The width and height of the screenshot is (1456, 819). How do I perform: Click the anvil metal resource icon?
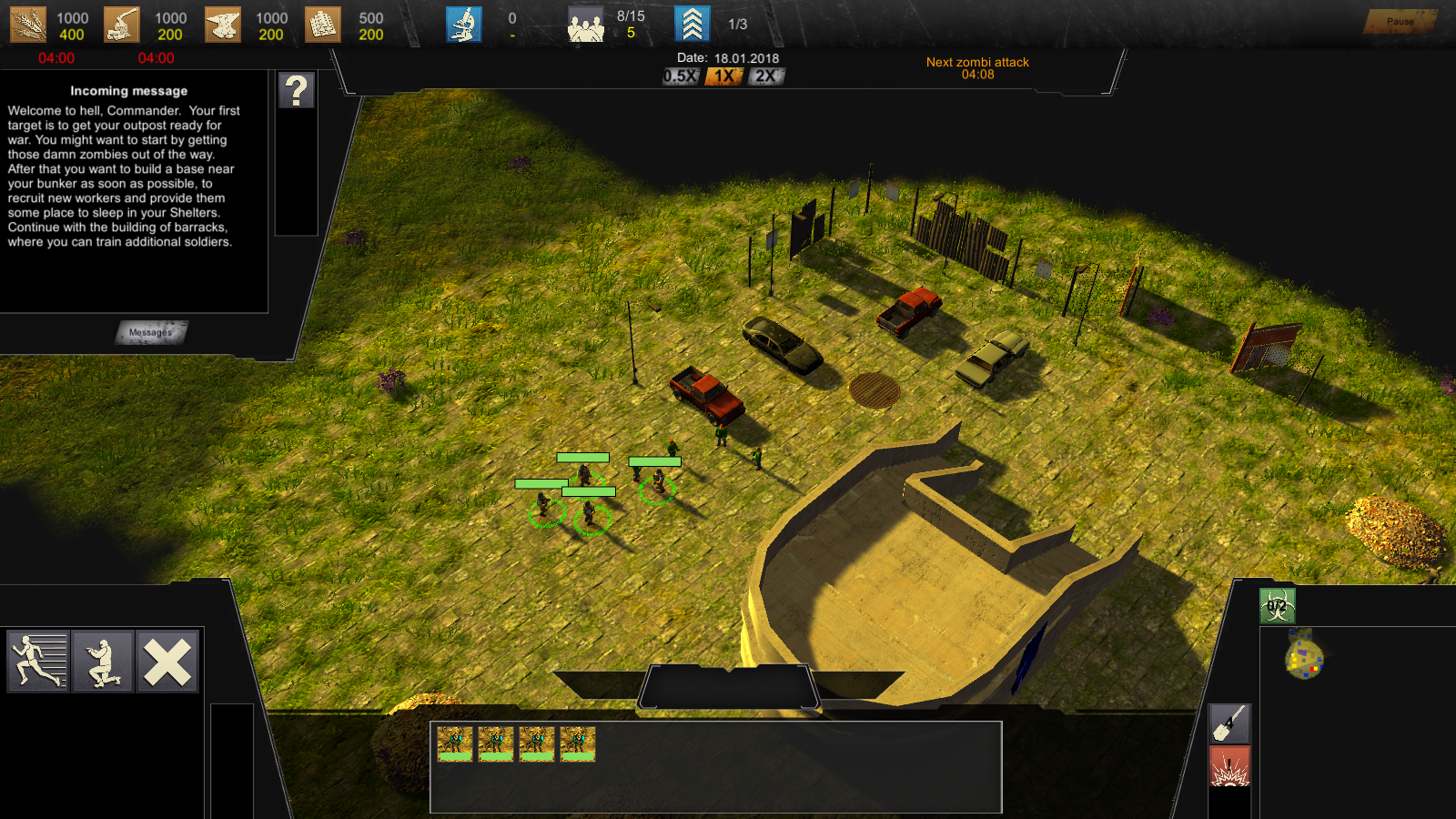tap(223, 25)
